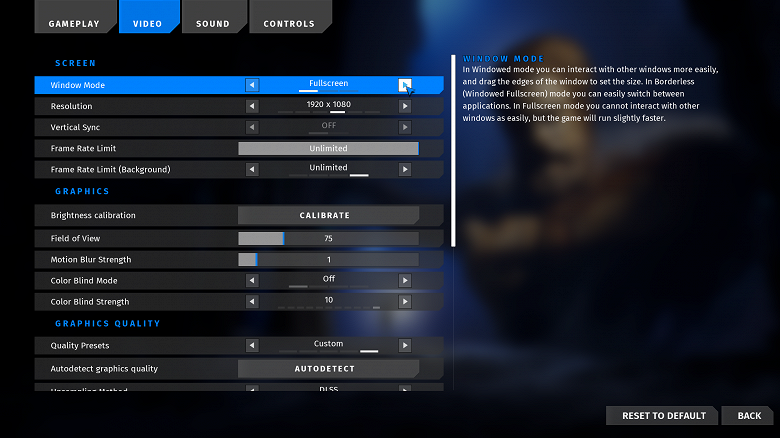Click right arrow for Color Blind Mode
The image size is (780, 438).
pos(405,281)
